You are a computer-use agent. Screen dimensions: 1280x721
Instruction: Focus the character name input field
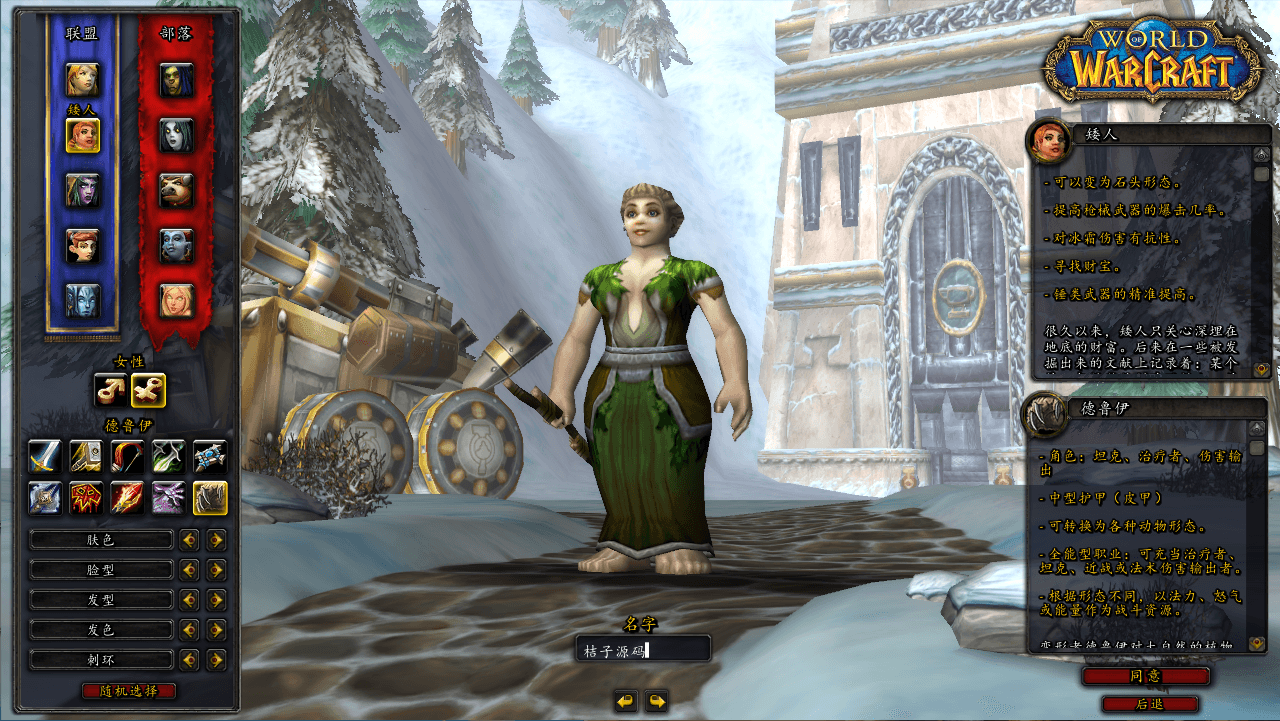pos(643,650)
